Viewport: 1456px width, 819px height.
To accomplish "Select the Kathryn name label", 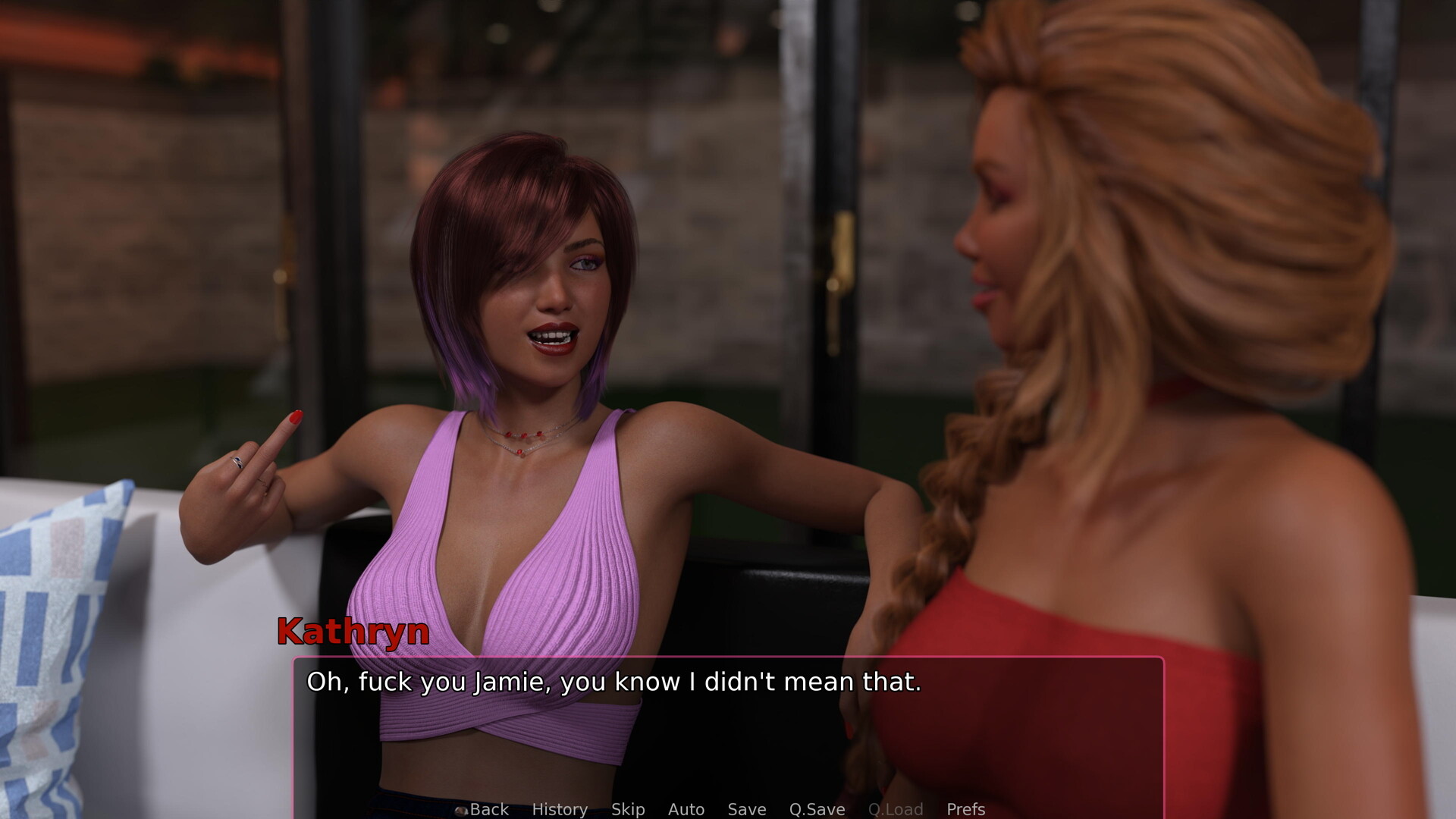I will (x=353, y=634).
